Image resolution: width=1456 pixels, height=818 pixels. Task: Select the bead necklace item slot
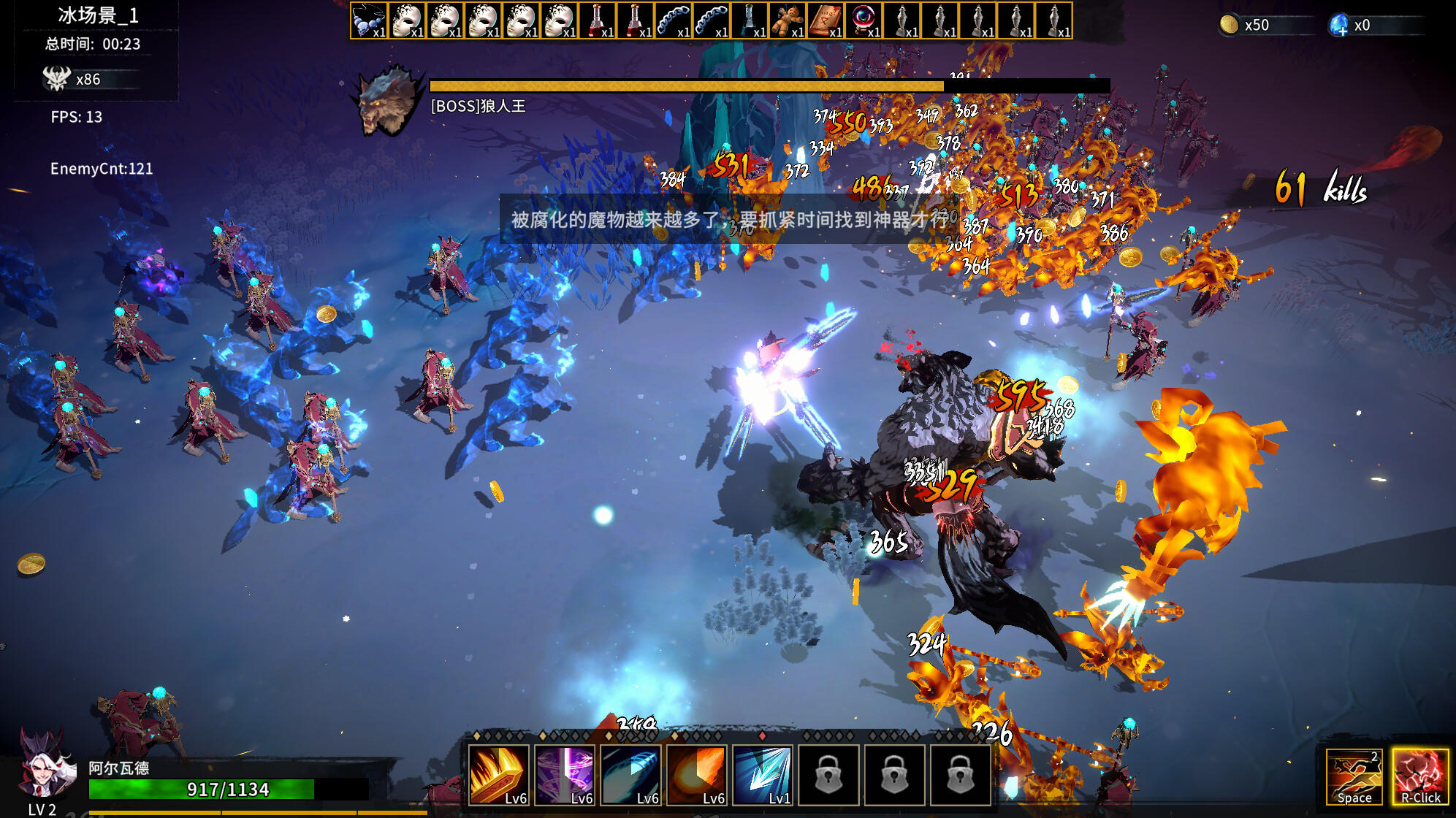coord(369,20)
